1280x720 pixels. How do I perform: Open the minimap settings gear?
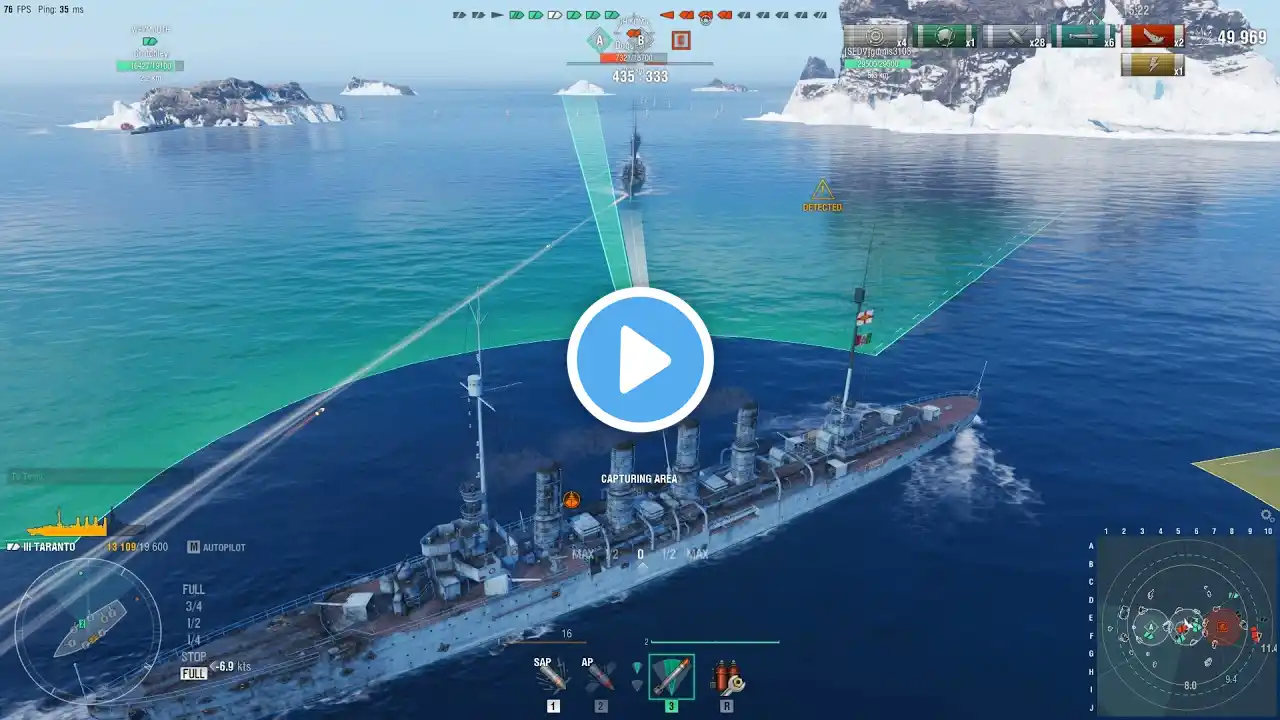1267,516
